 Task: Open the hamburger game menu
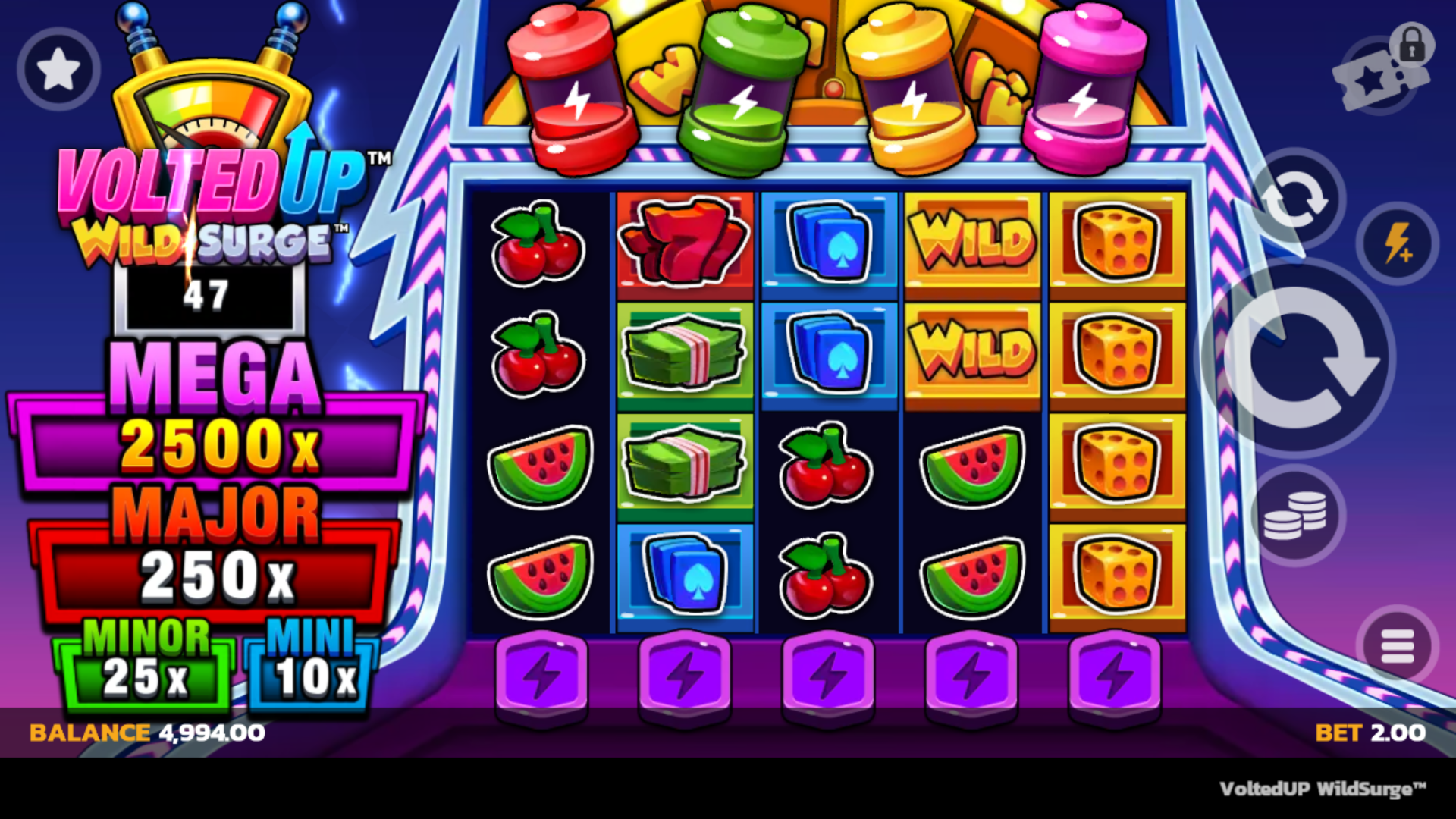pyautogui.click(x=1398, y=646)
